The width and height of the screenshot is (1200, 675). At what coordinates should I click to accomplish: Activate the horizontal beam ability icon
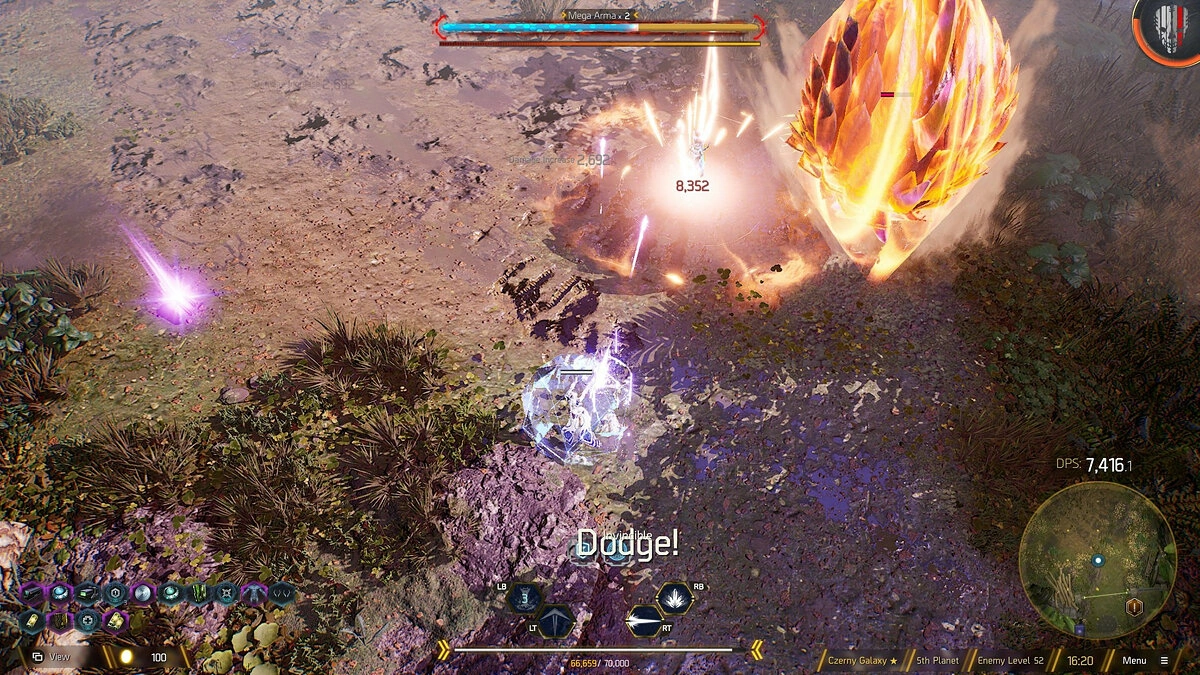[x=644, y=622]
